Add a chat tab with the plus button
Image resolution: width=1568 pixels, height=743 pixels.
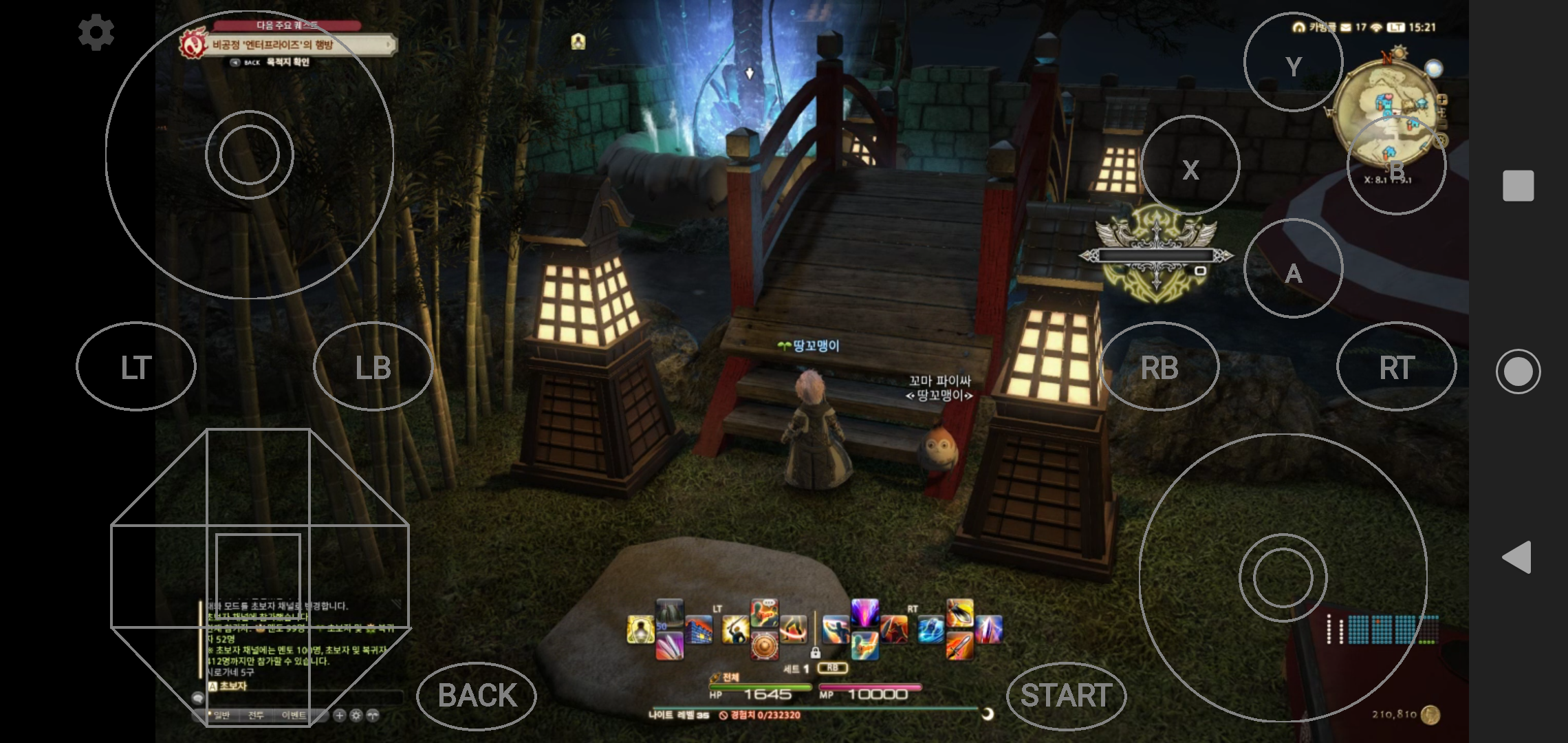tap(339, 715)
